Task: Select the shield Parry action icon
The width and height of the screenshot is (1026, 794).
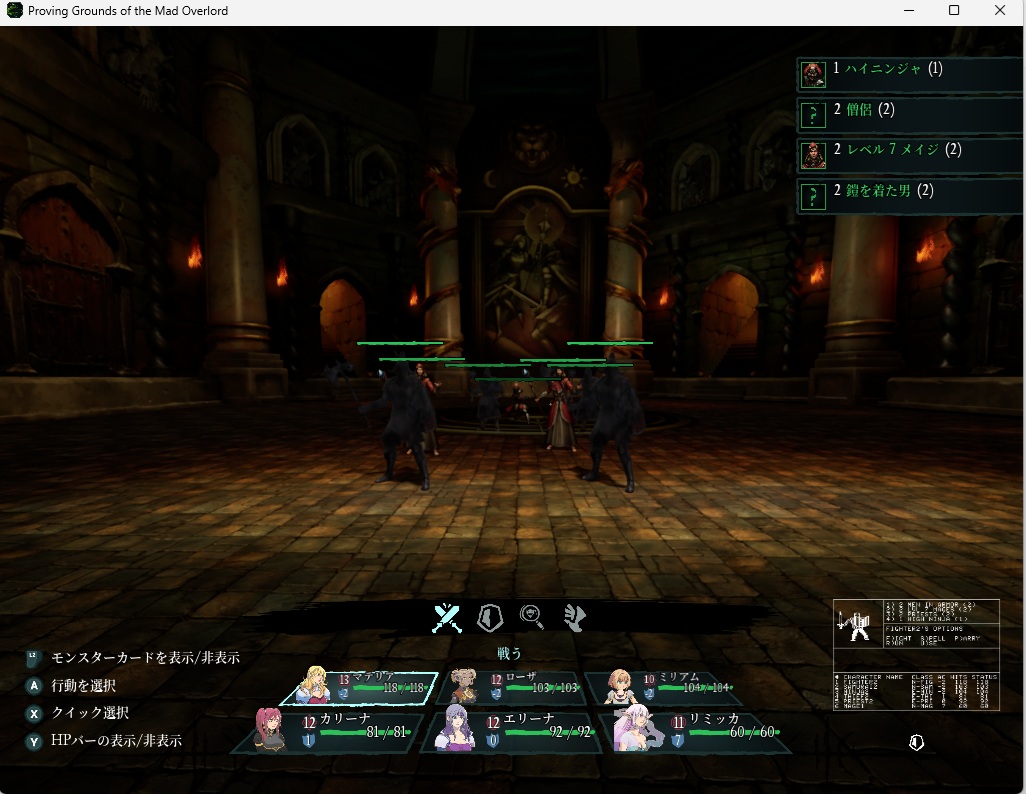Action: [489, 618]
